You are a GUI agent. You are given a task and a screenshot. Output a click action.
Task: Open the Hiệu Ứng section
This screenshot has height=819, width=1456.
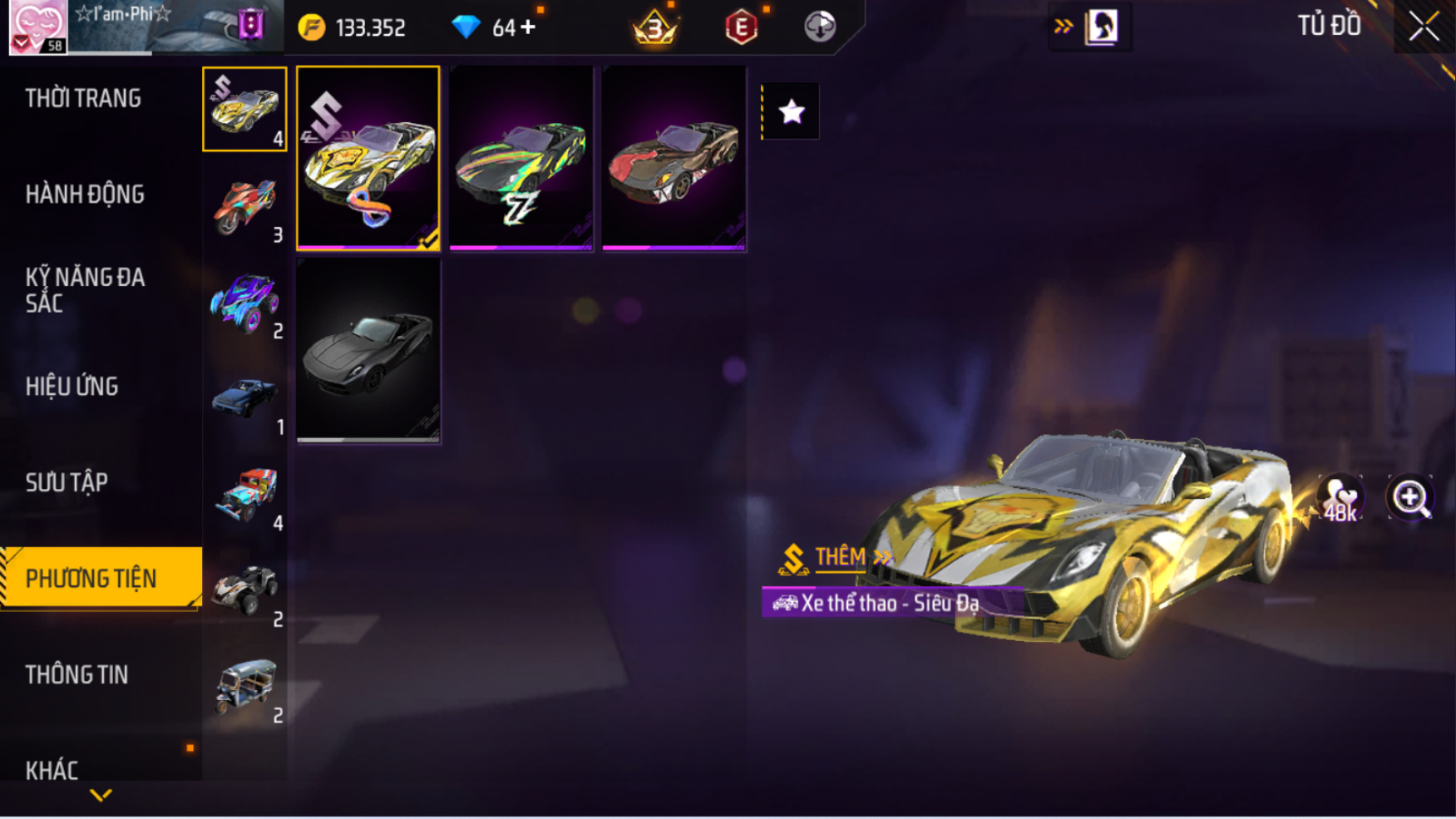[x=72, y=387]
